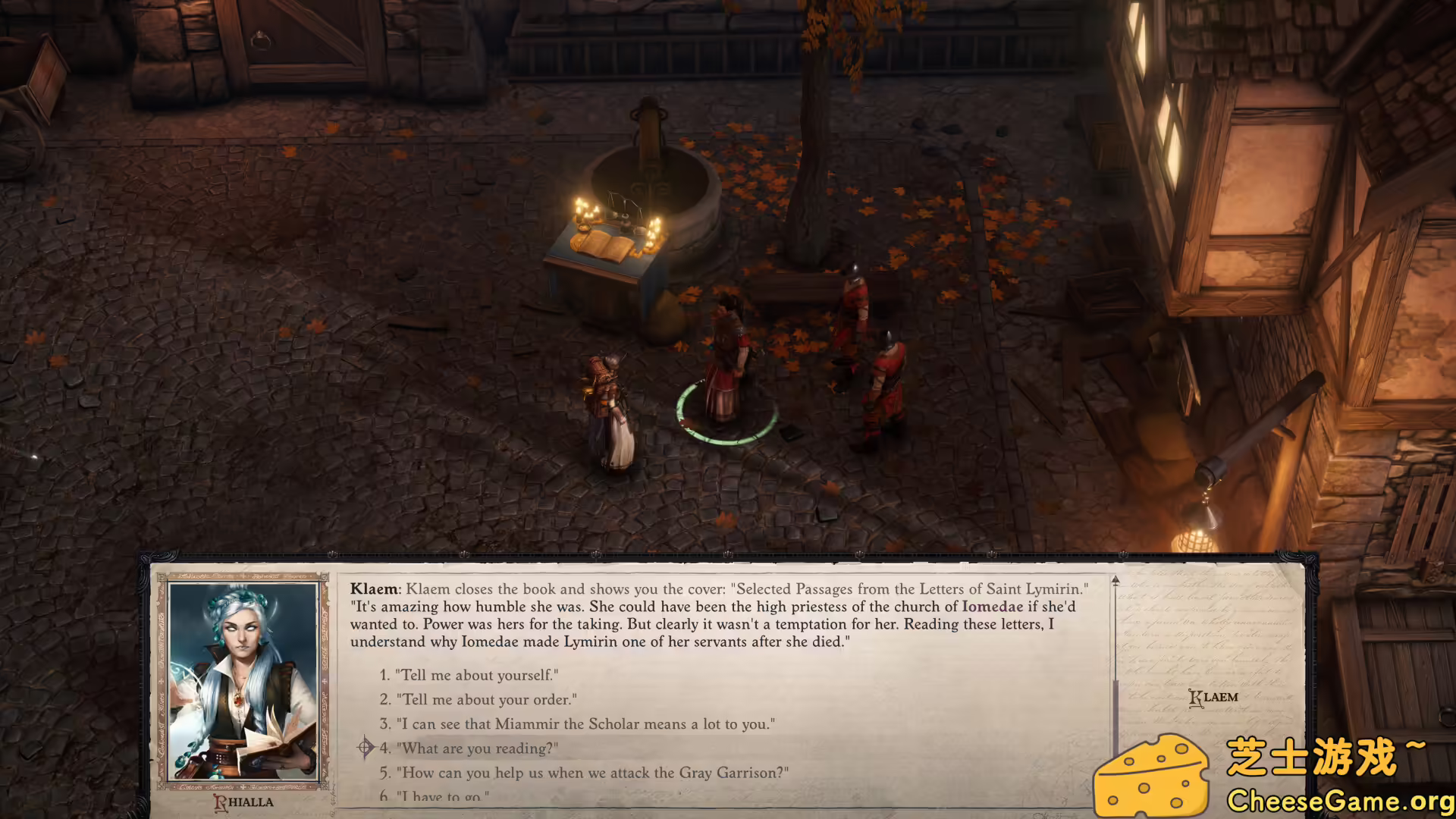Select dialogue option "Tell me about yourself."
Screen dimensions: 1456x819
pyautogui.click(x=475, y=675)
